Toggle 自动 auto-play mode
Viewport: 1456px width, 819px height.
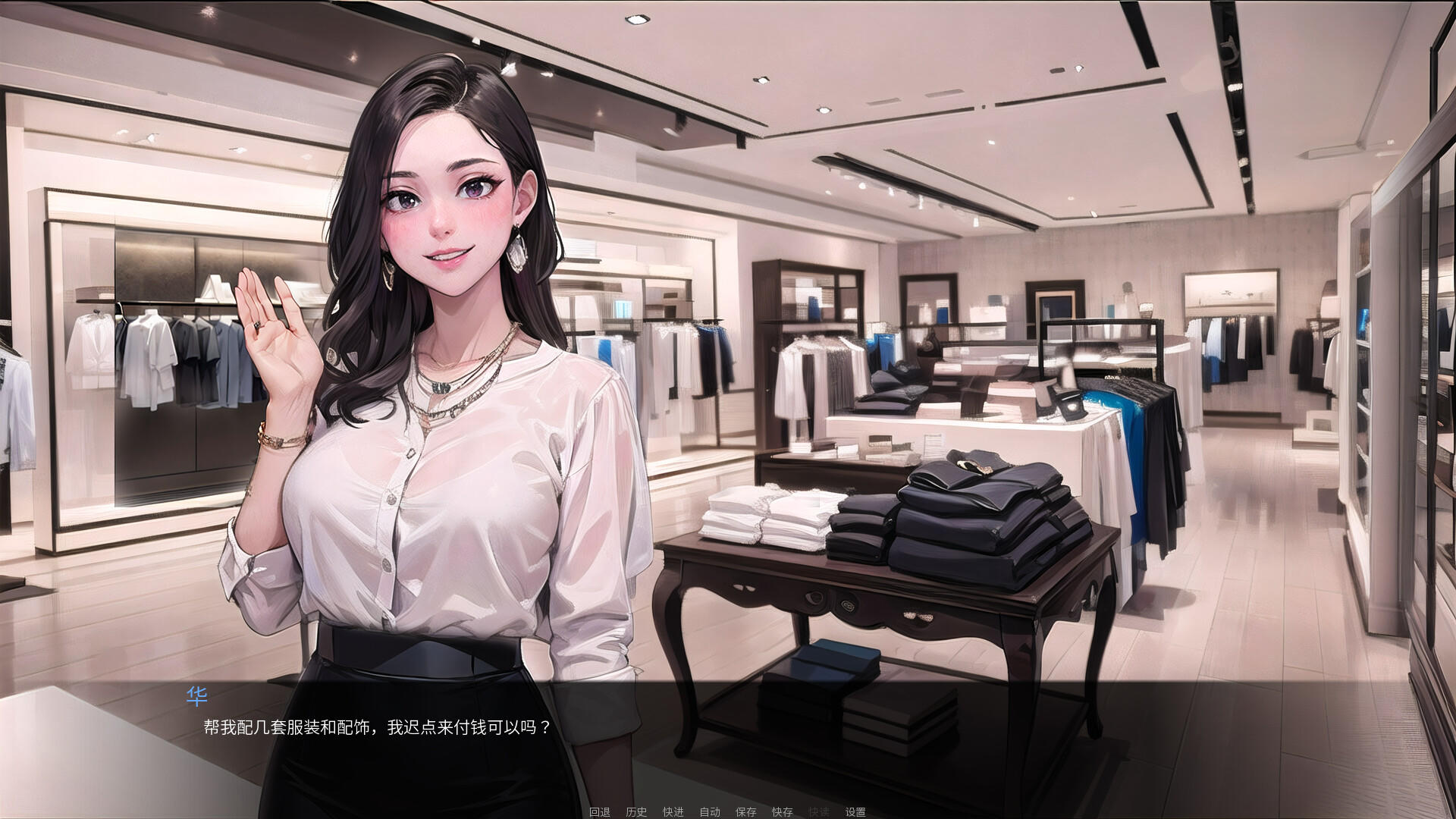coord(710,811)
